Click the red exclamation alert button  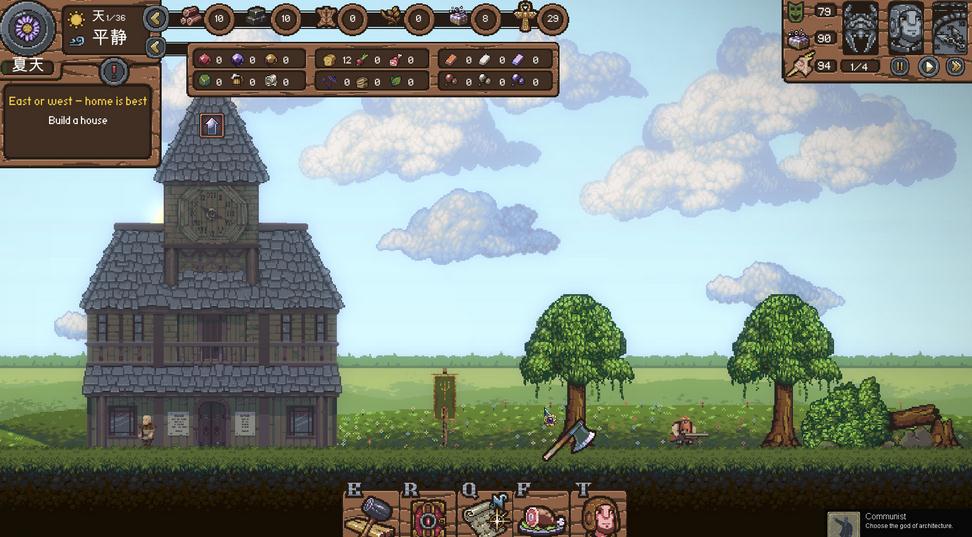coord(114,72)
